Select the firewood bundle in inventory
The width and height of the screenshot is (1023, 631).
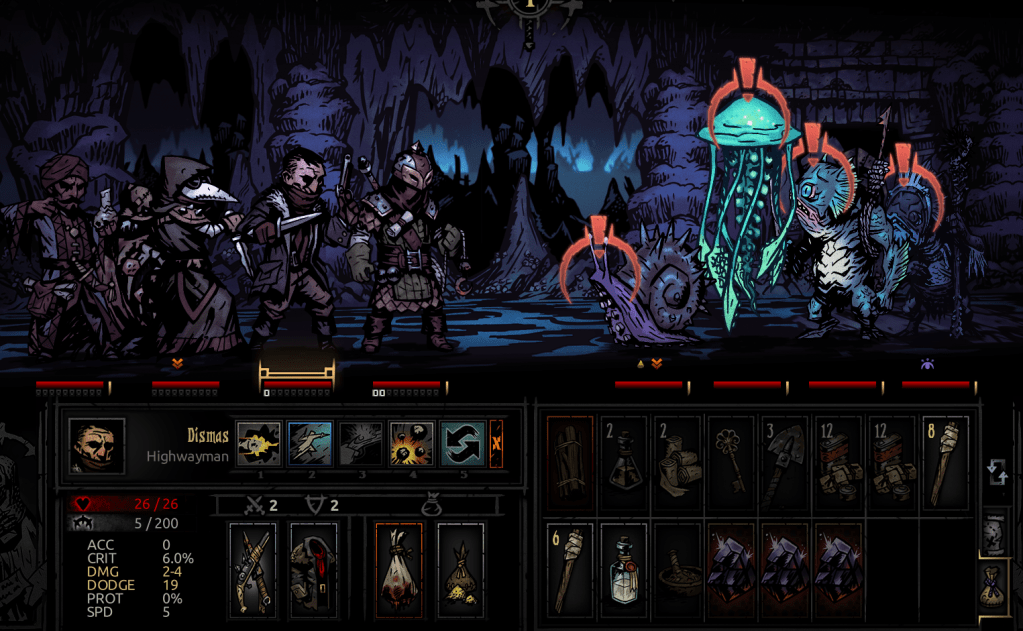point(570,459)
